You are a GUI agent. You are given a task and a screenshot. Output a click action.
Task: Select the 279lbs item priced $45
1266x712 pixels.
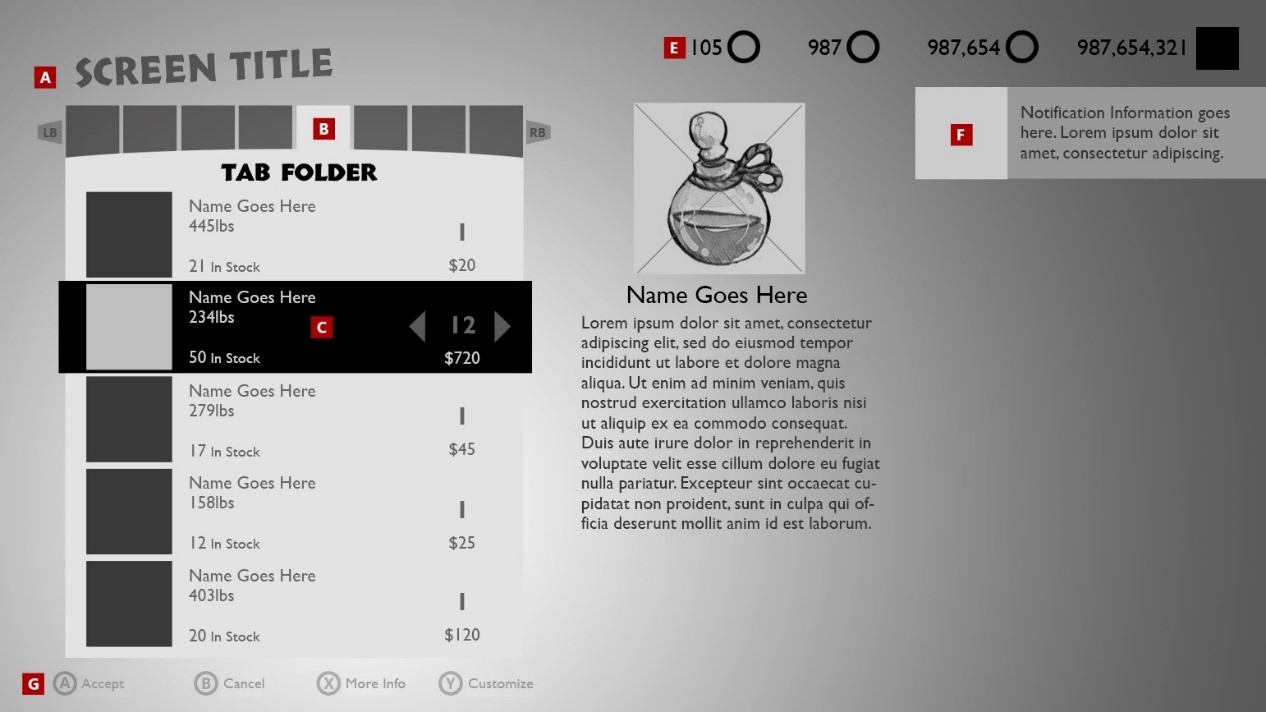(294, 419)
